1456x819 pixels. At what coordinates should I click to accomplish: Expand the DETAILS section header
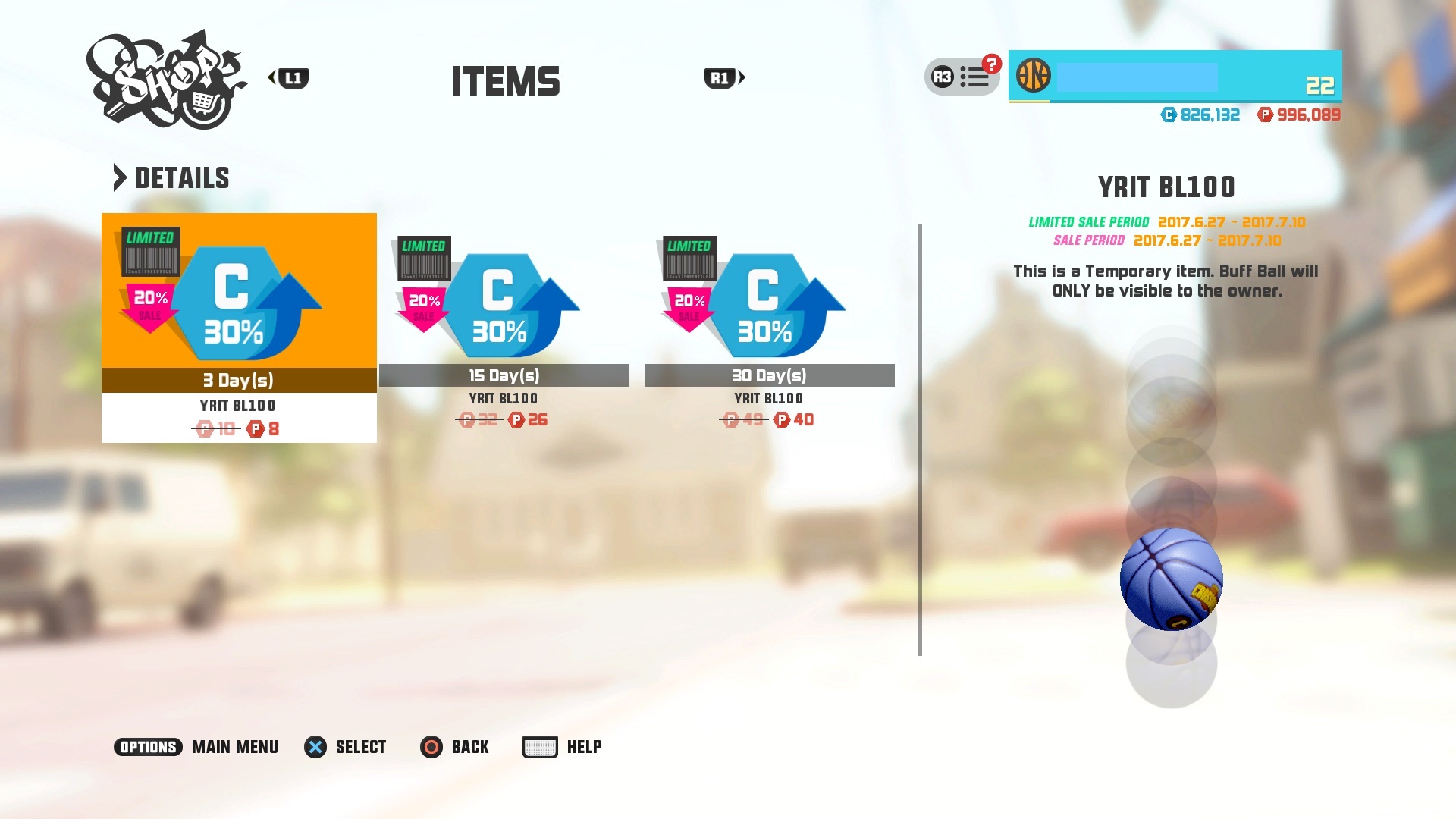172,178
